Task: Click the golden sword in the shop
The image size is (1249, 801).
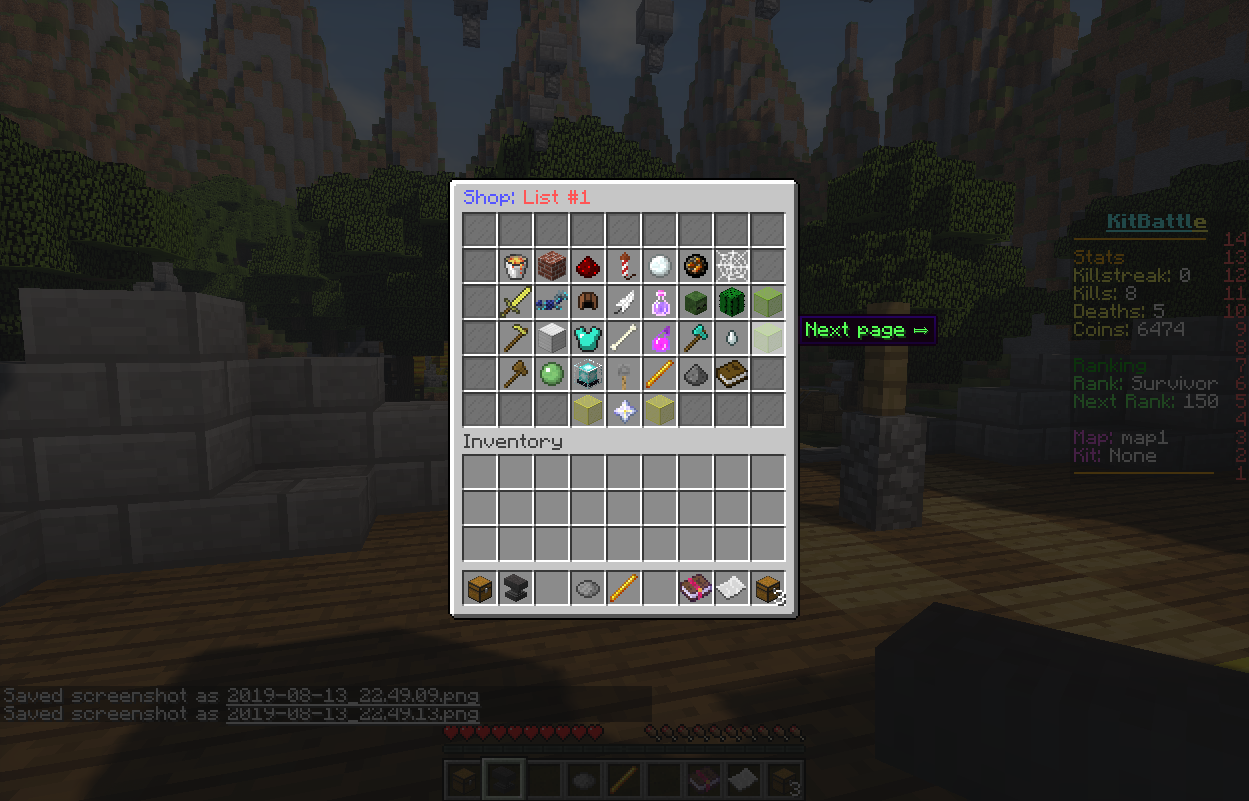Action: [516, 302]
